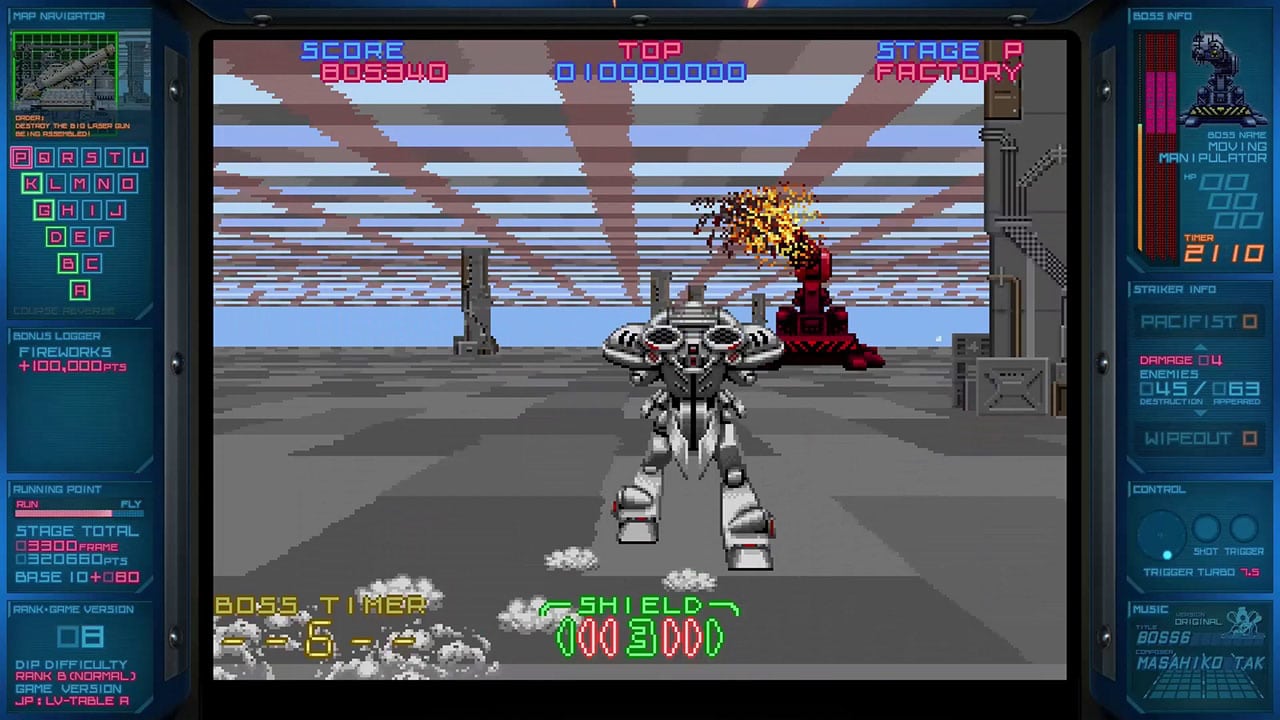Select stage tile A in the Map Navigator
This screenshot has height=720, width=1280.
tap(79, 290)
